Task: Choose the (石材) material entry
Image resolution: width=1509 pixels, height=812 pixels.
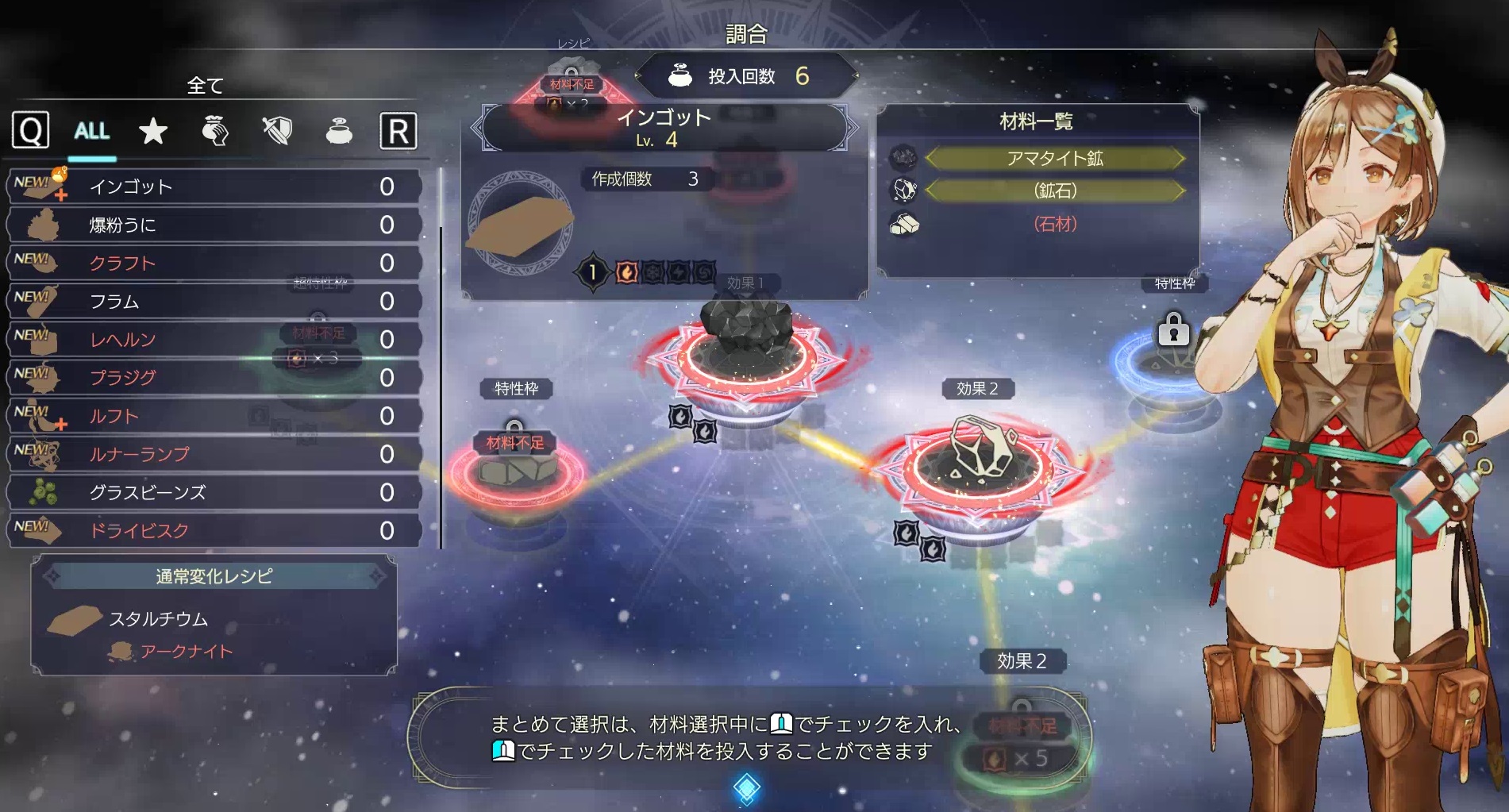Action: tap(1054, 225)
